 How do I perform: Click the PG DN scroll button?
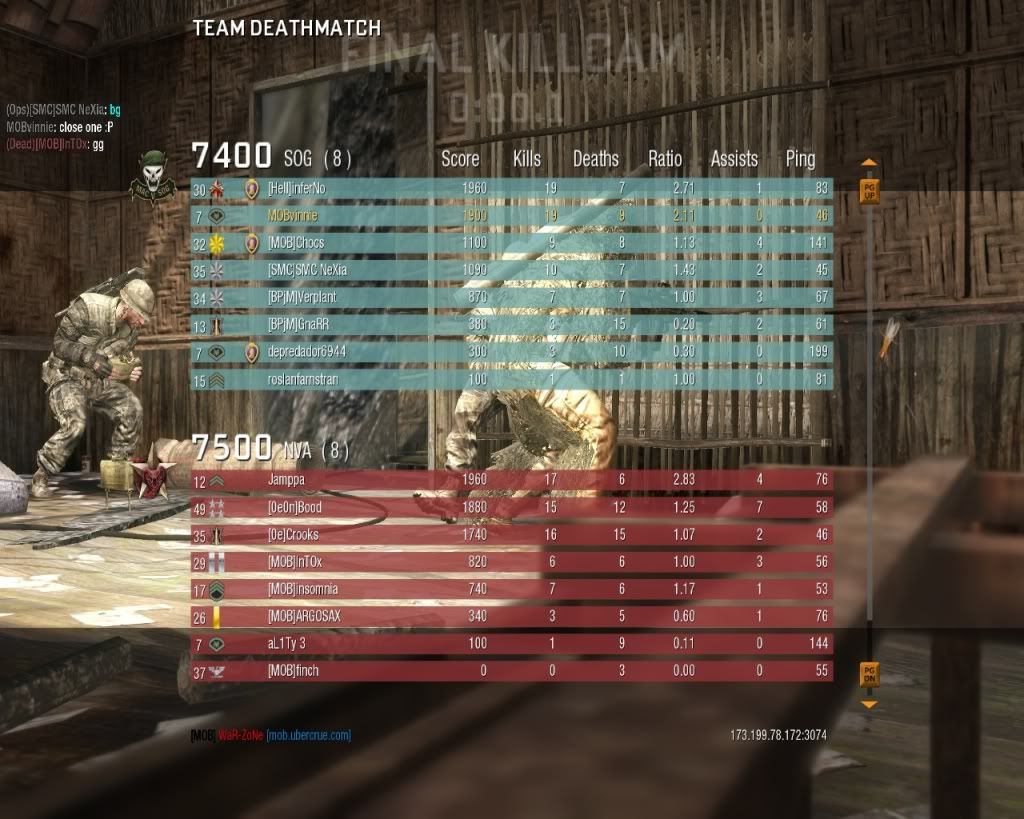pos(869,674)
